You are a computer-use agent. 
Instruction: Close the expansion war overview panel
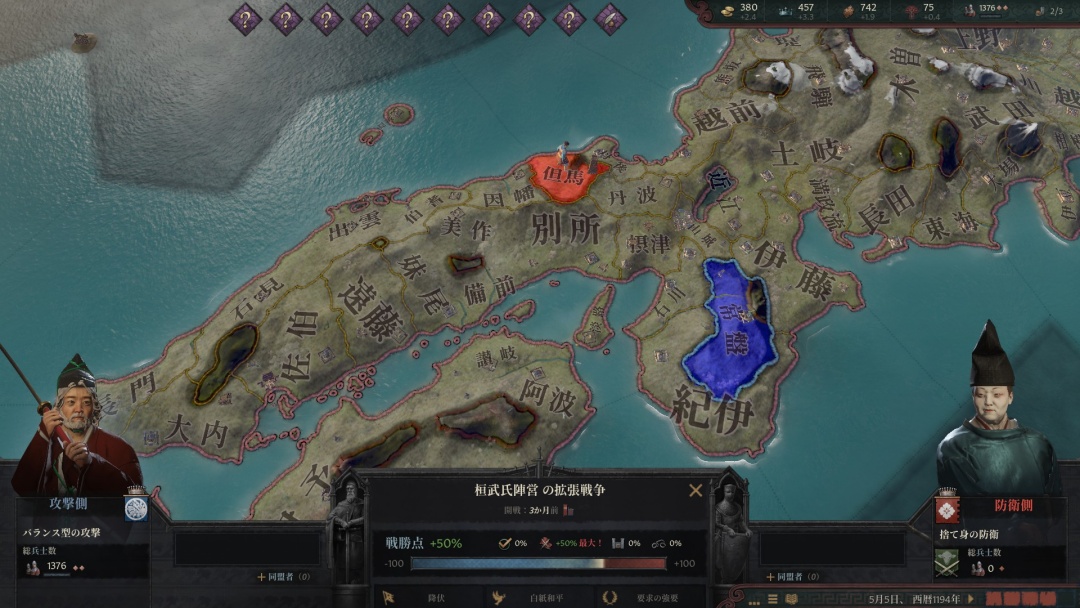click(x=695, y=490)
